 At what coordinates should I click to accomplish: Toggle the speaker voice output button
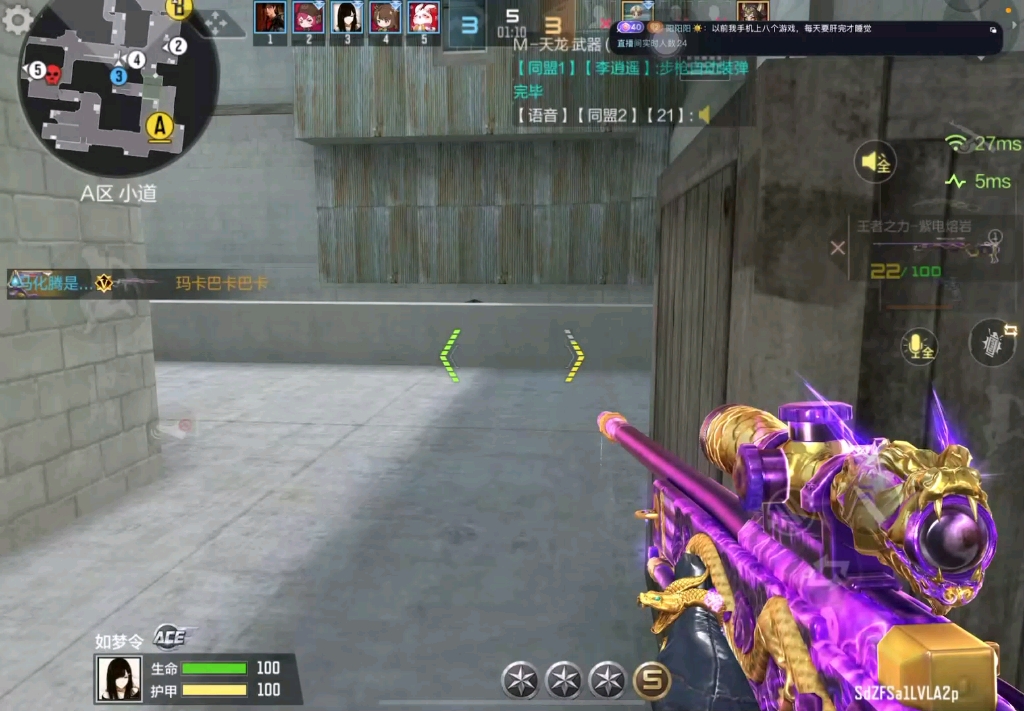[875, 162]
